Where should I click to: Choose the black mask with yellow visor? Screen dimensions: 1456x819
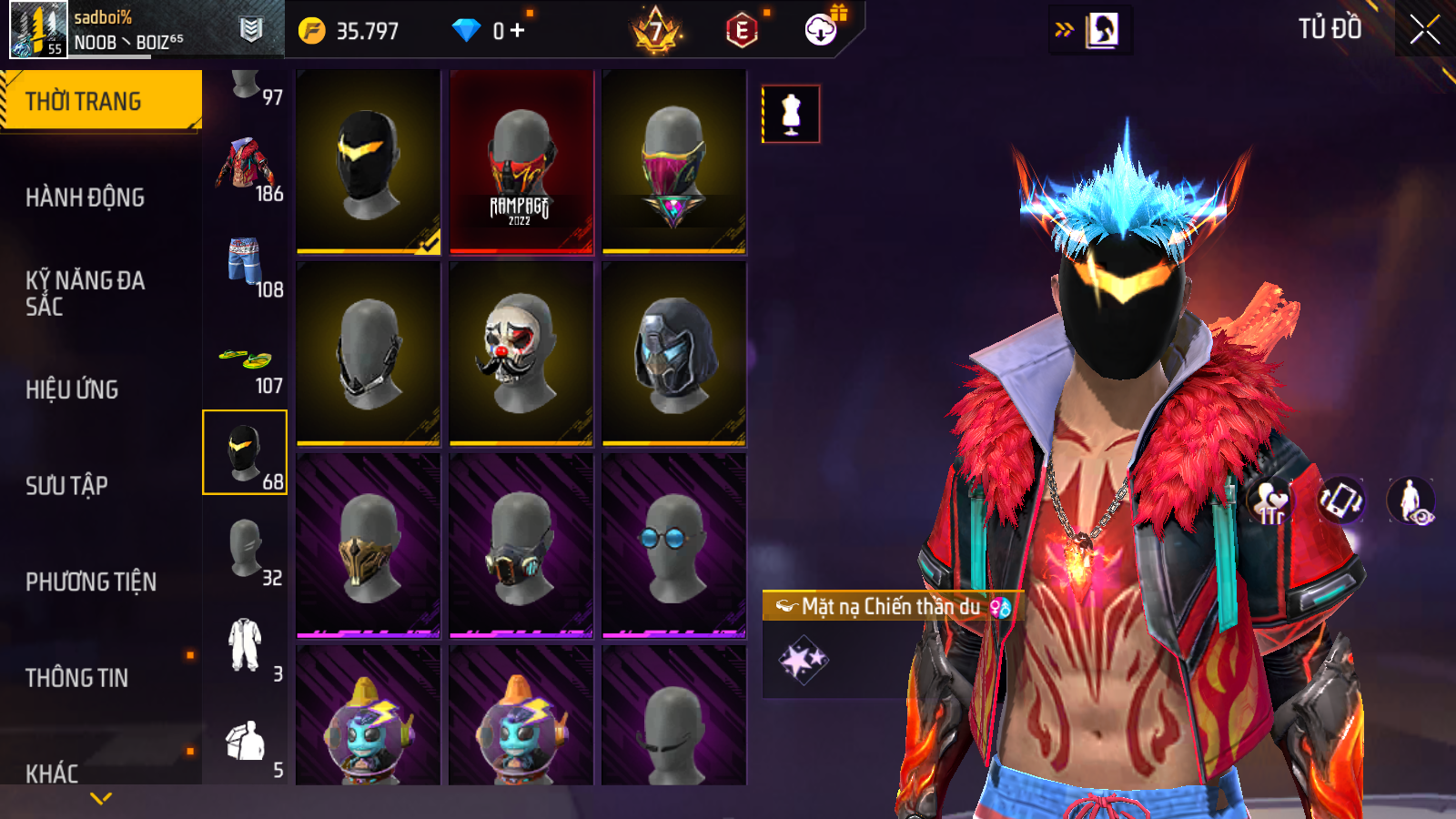[369, 161]
